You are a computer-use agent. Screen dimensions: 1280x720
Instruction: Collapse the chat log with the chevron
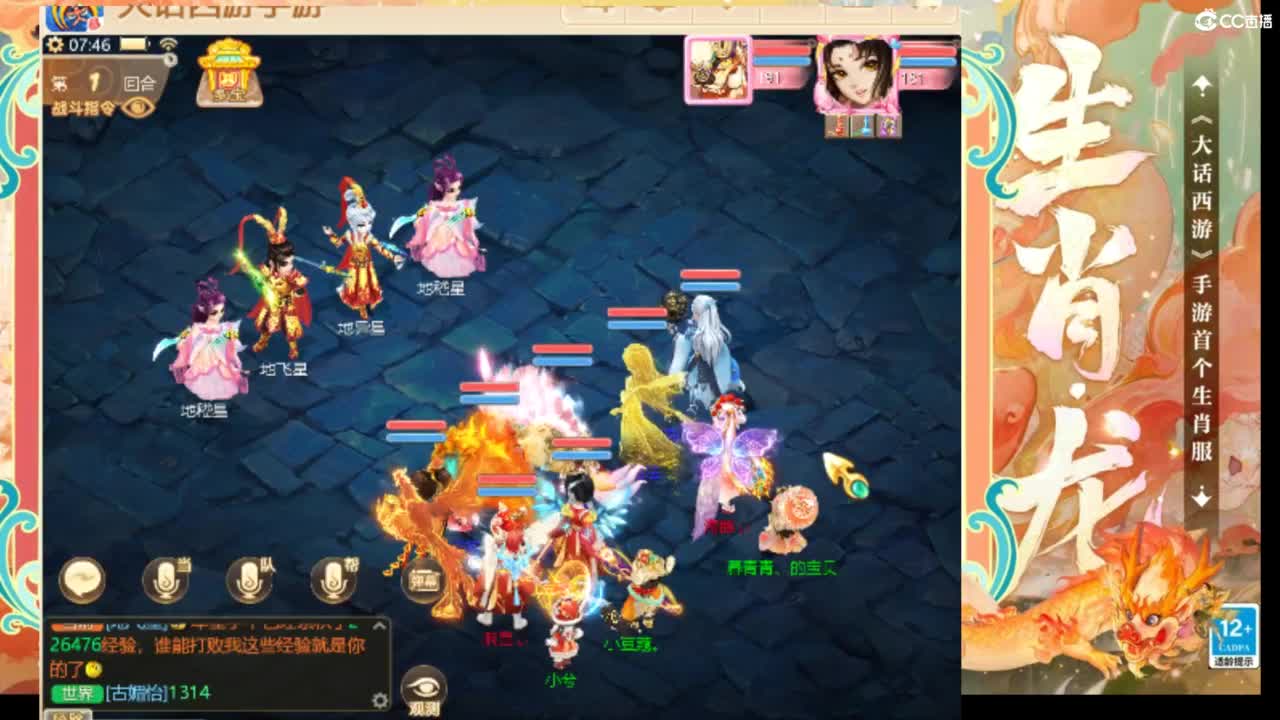point(379,624)
